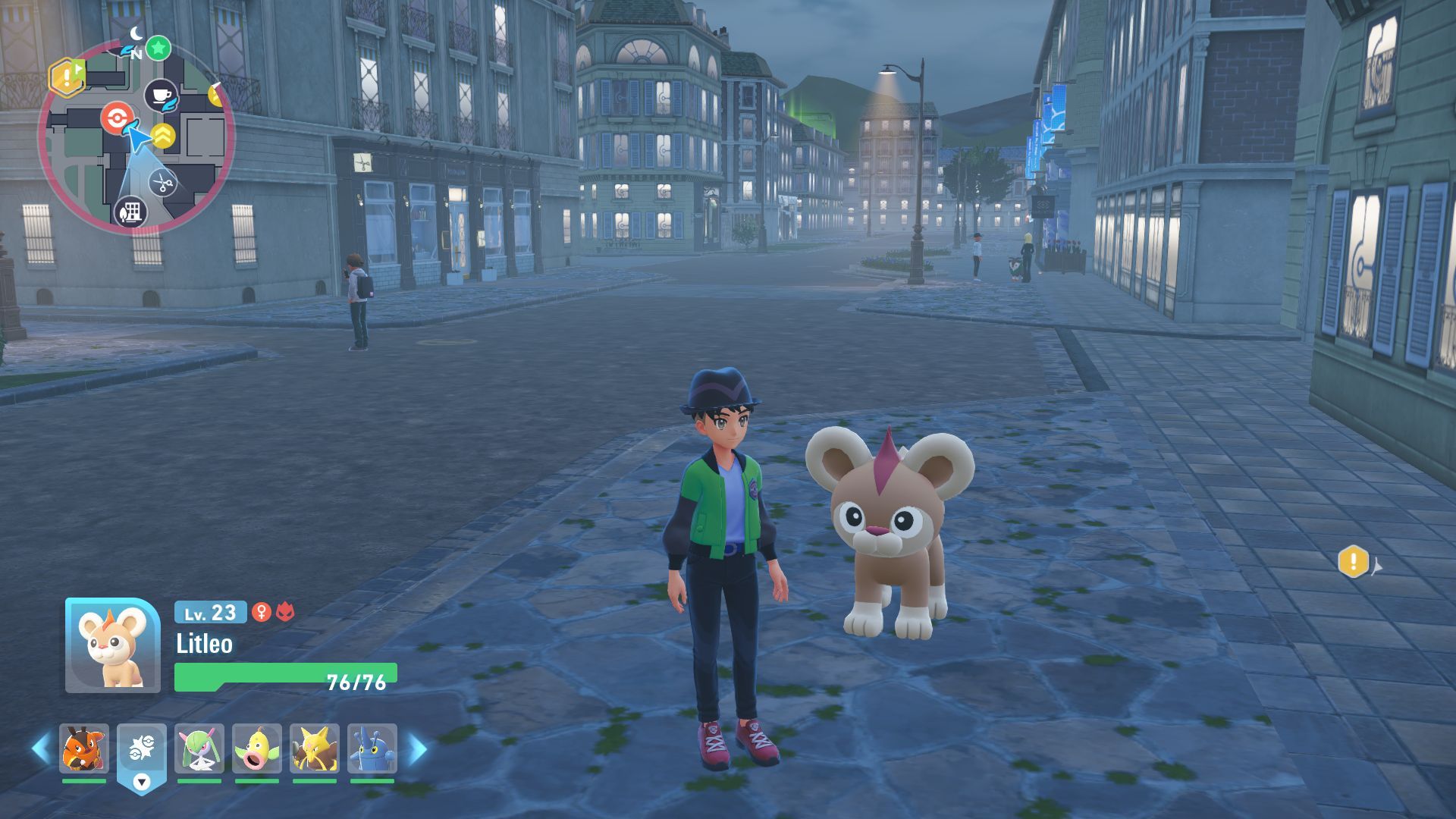Click the yellow exclamation indicator at screen right
The image size is (1456, 819).
[1354, 562]
